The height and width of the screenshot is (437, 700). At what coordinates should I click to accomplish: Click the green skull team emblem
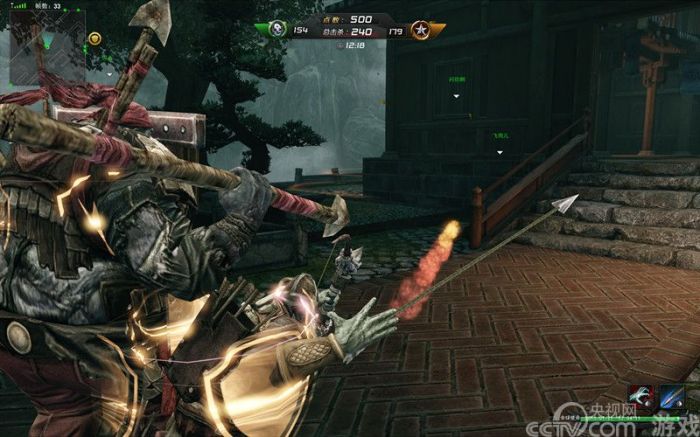(x=276, y=29)
